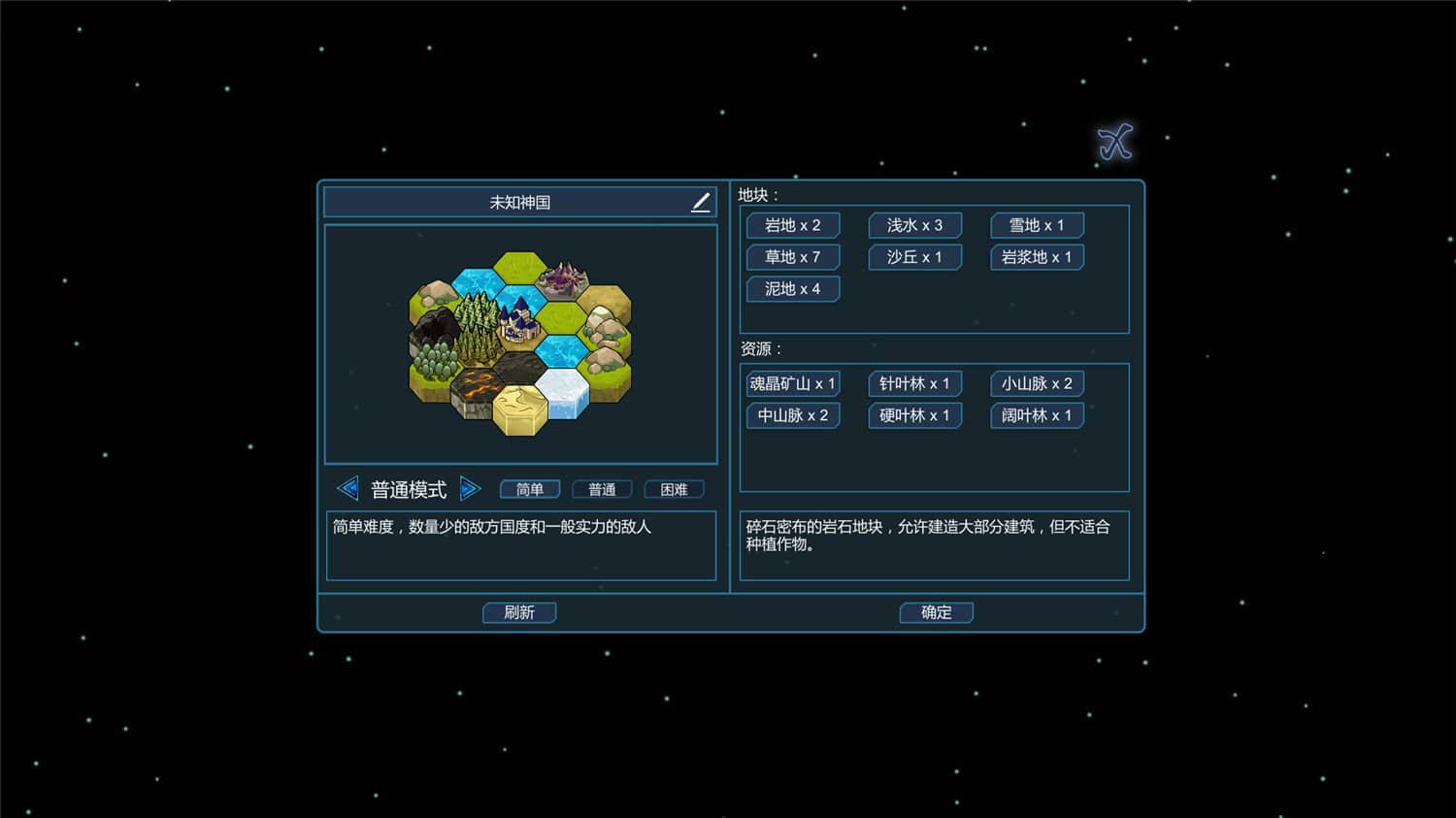Click the game logo in the top right corner
Screen dimensions: 1456x818
(x=1113, y=141)
